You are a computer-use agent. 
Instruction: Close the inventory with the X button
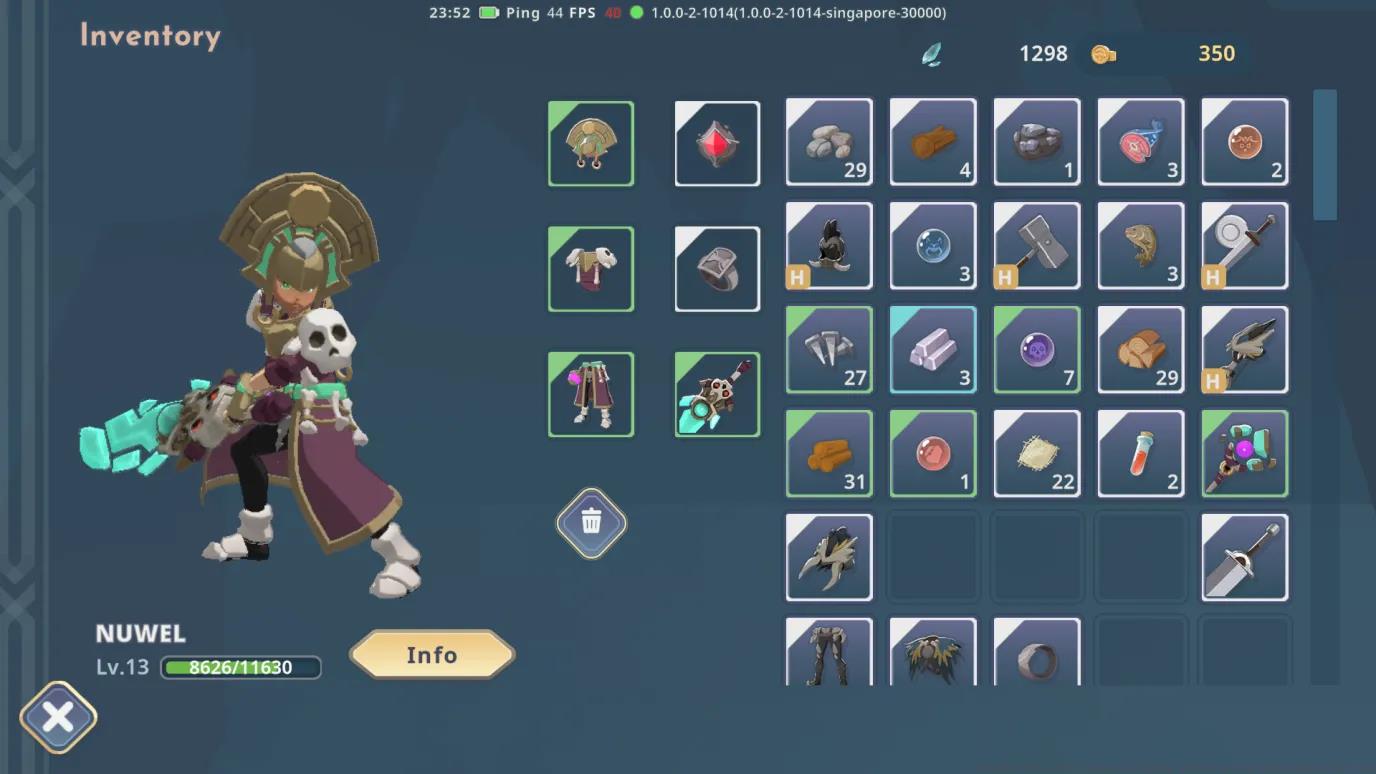58,717
